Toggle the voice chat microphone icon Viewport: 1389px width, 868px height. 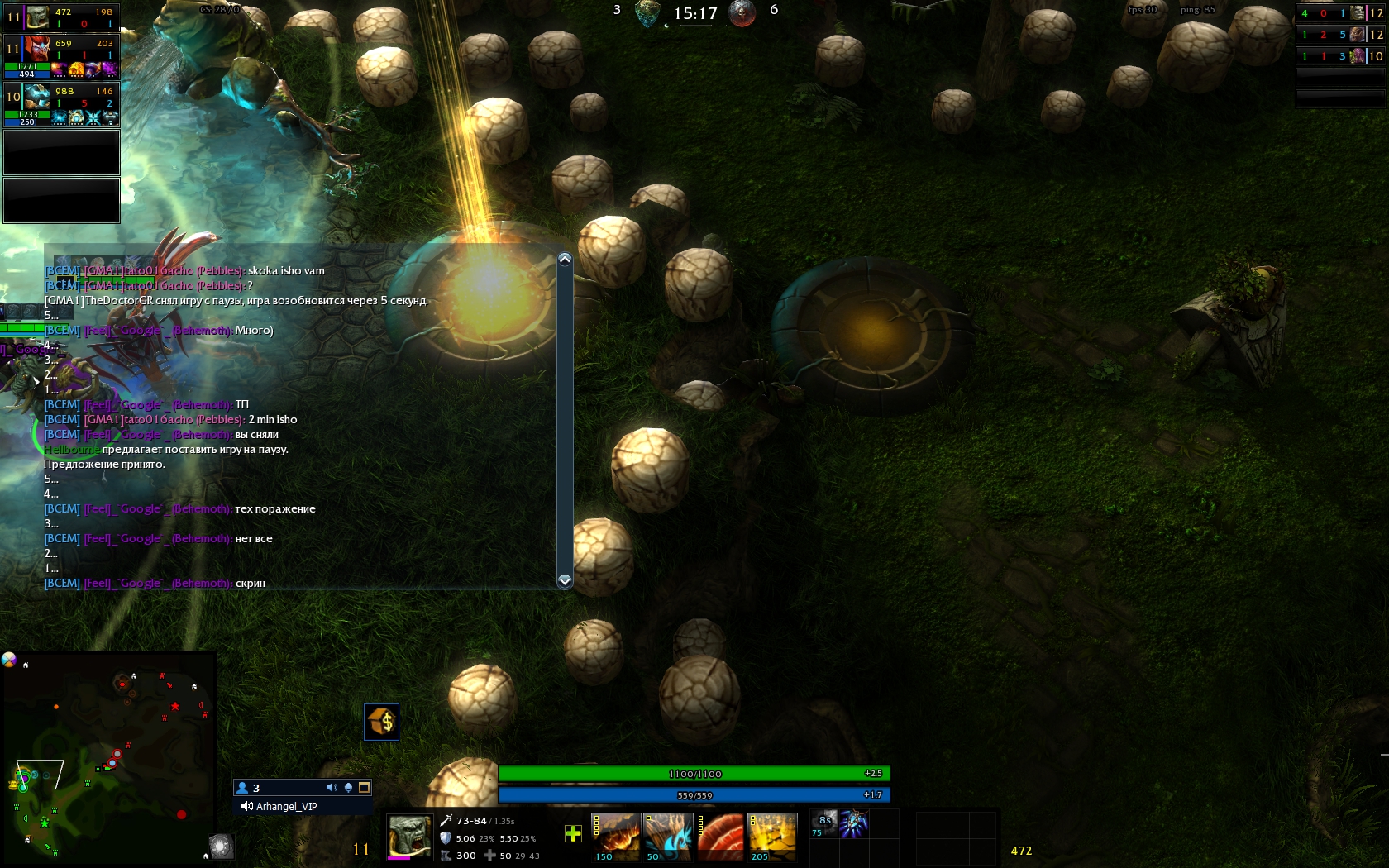pyautogui.click(x=349, y=788)
